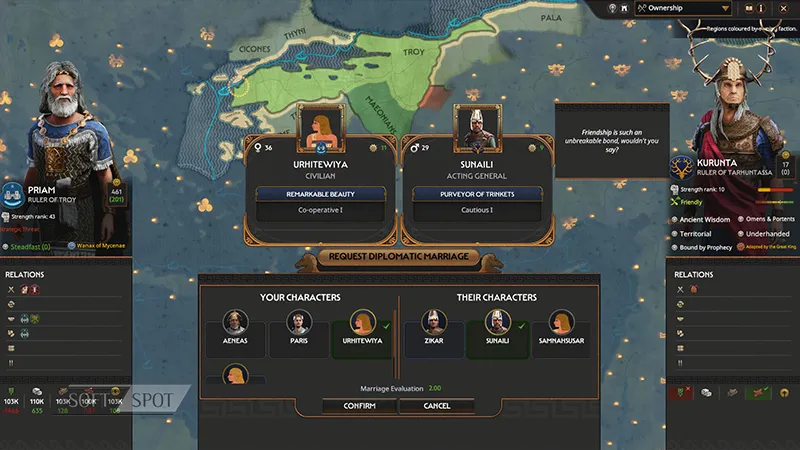Cancel the marriage request
The image size is (800, 450).
point(437,406)
